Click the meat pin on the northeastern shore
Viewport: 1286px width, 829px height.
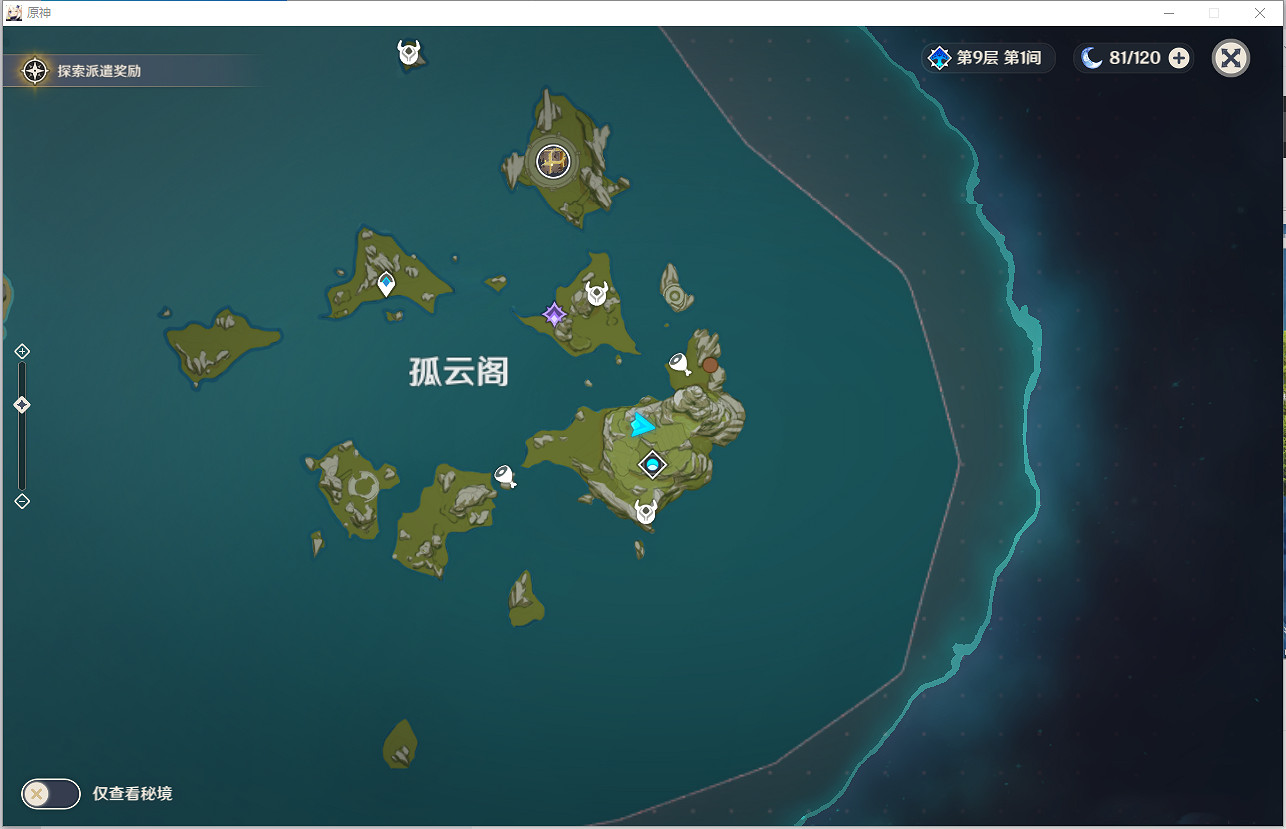681,363
